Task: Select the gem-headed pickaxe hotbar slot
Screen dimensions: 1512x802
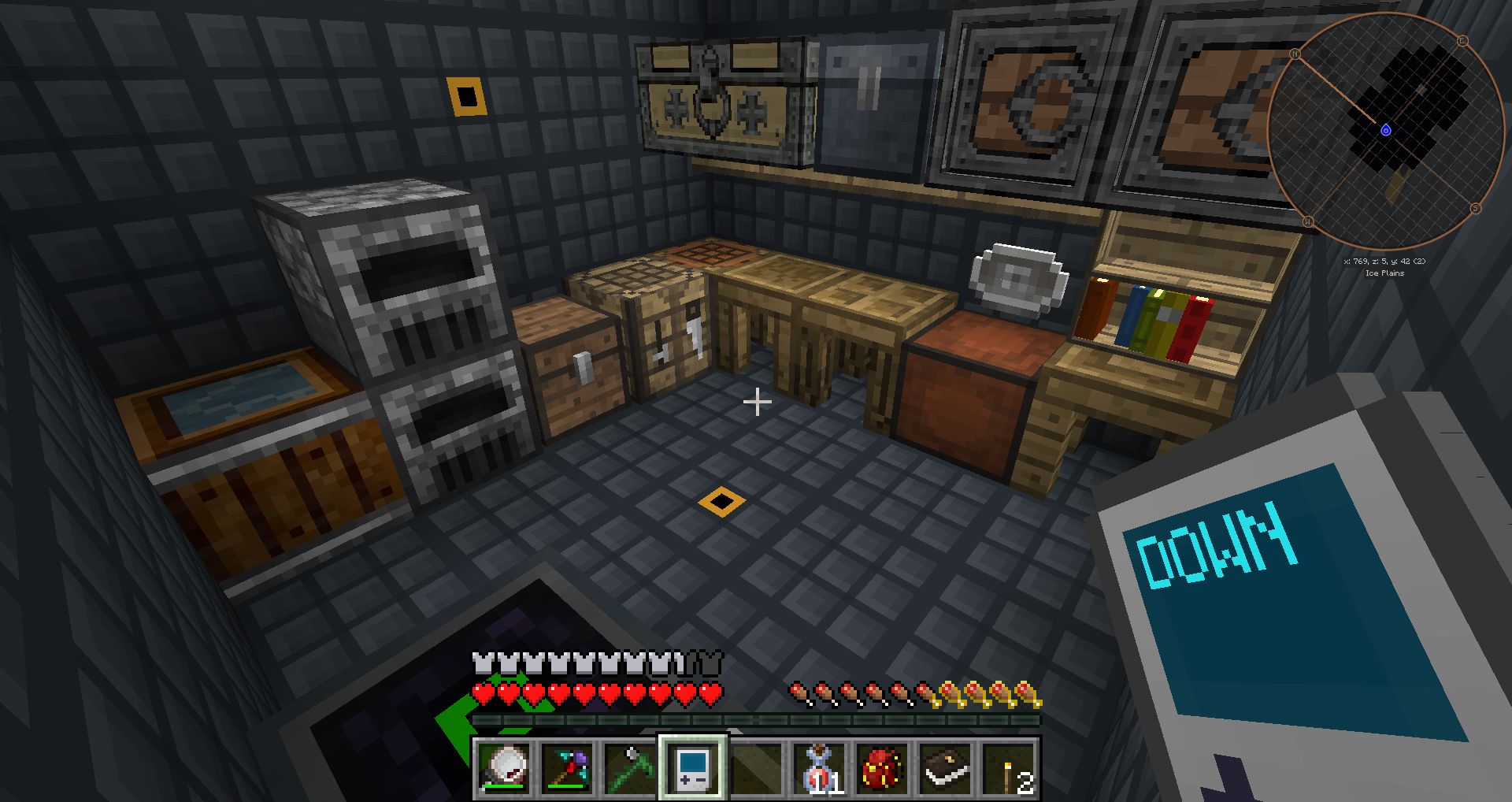Action: [568, 768]
